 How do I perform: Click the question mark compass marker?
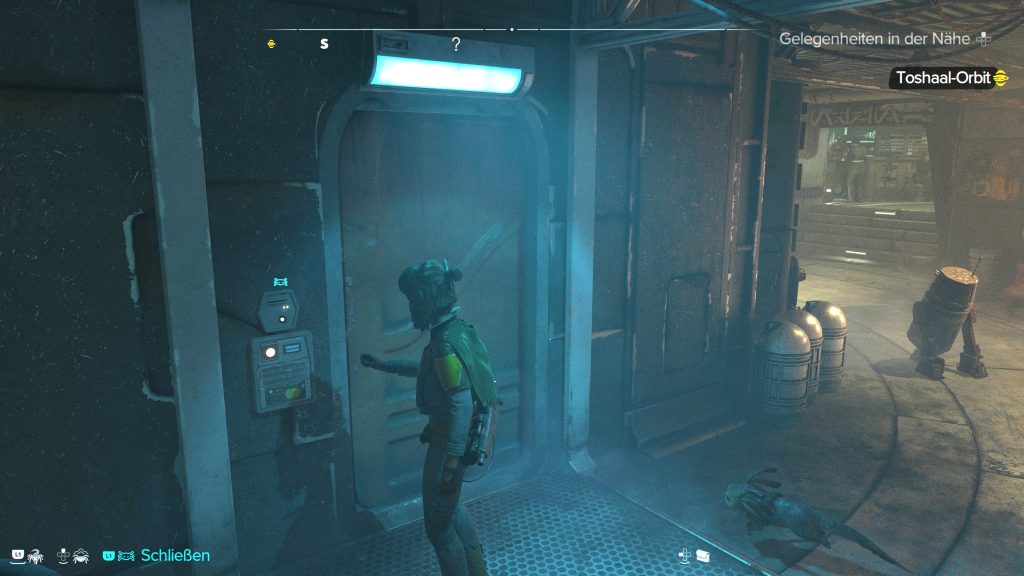click(456, 44)
